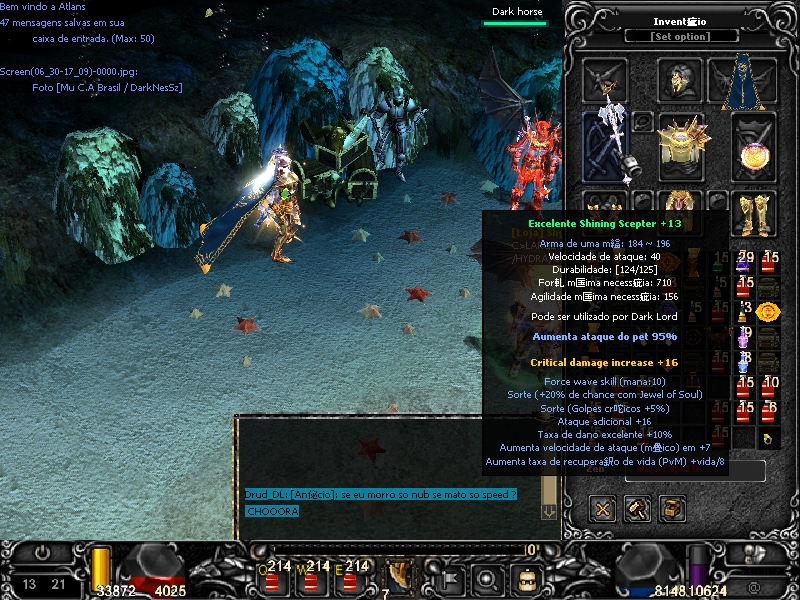Close the inventory with the X button
The height and width of the screenshot is (600, 800).
tap(603, 508)
